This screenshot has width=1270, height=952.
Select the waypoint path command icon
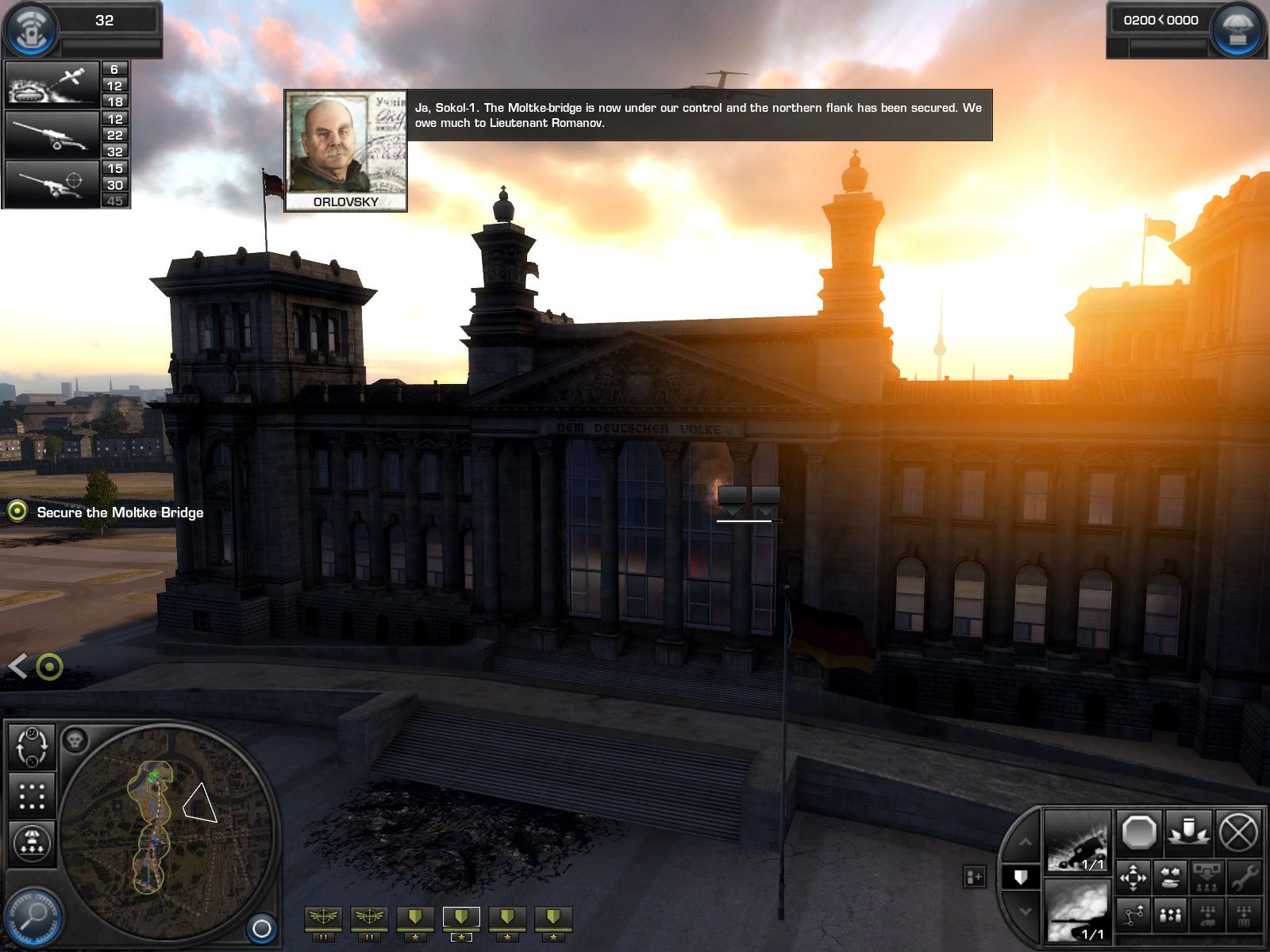coord(1133,915)
